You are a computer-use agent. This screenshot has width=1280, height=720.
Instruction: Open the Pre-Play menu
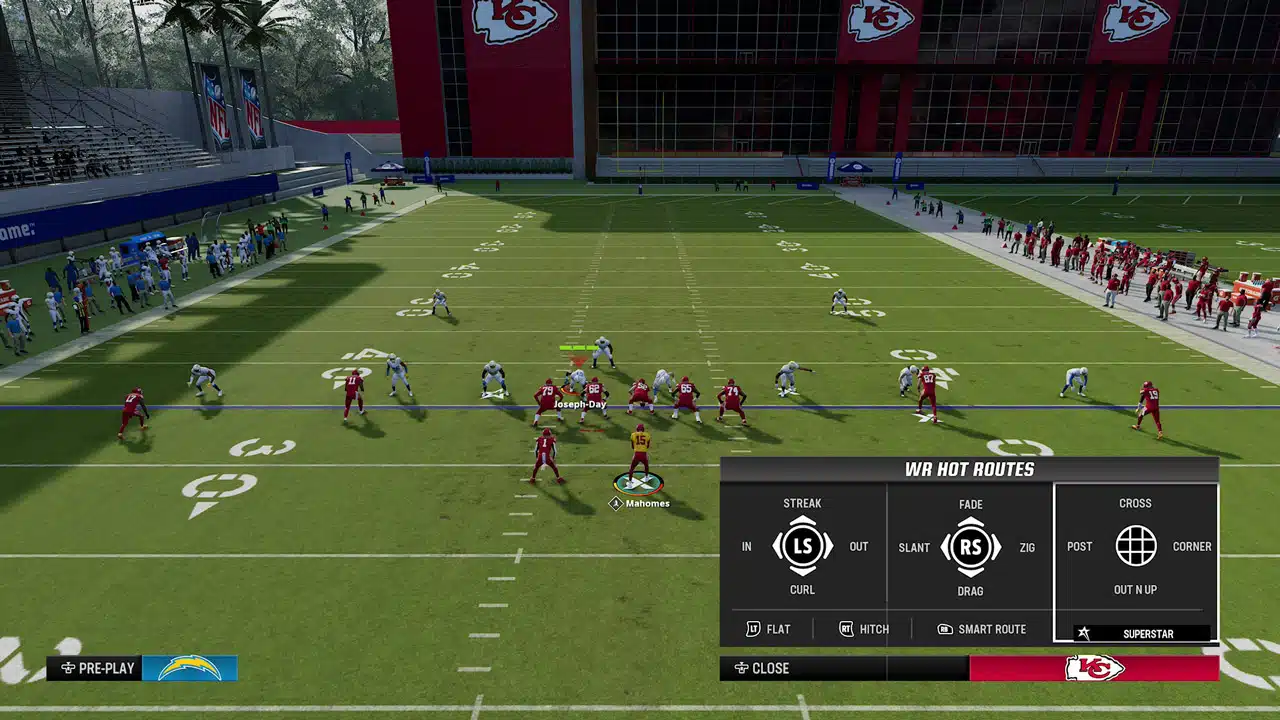coord(98,668)
